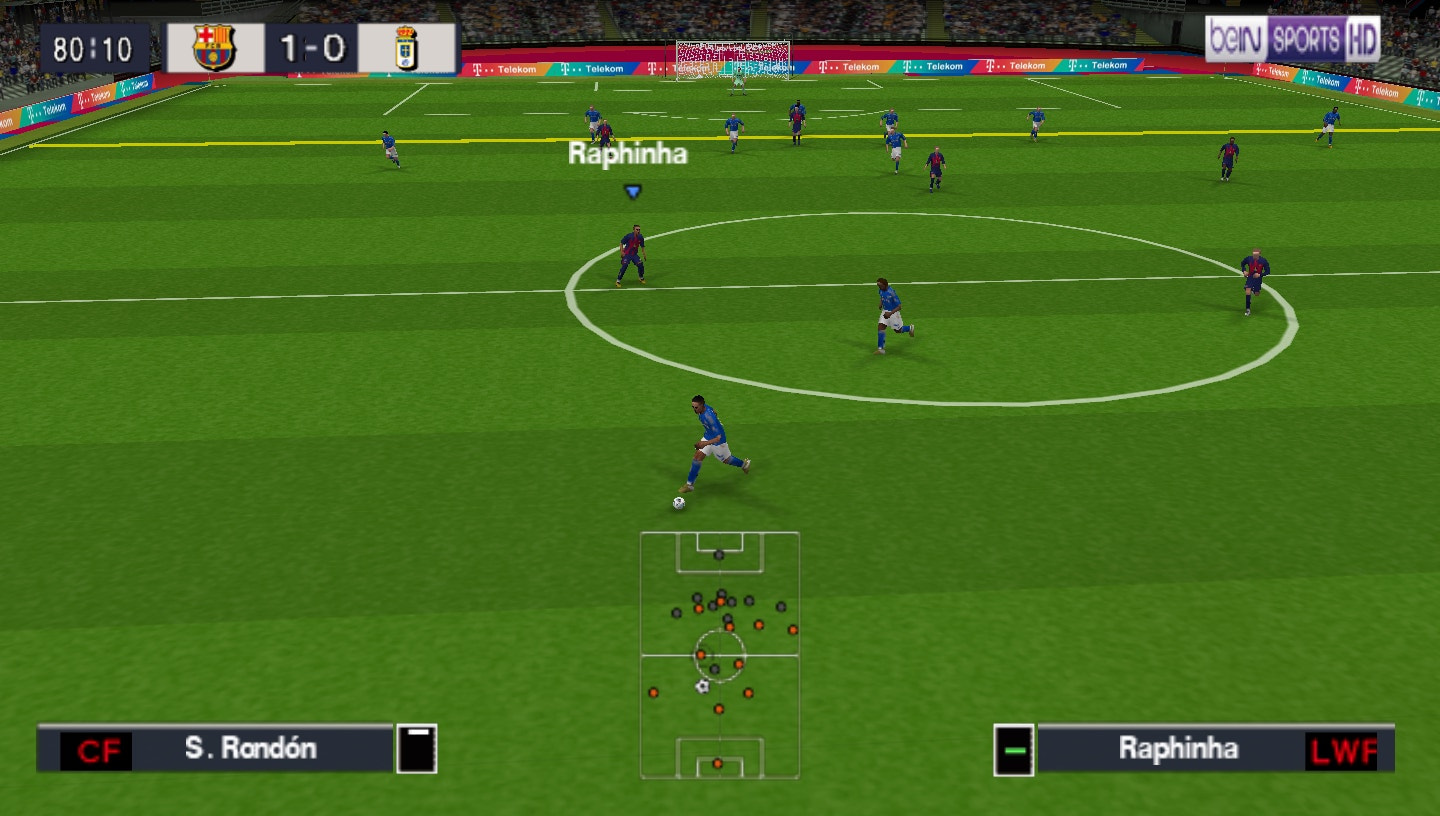1440x816 pixels.
Task: Select the beIN Sports HD broadcaster logo
Action: (1290, 40)
